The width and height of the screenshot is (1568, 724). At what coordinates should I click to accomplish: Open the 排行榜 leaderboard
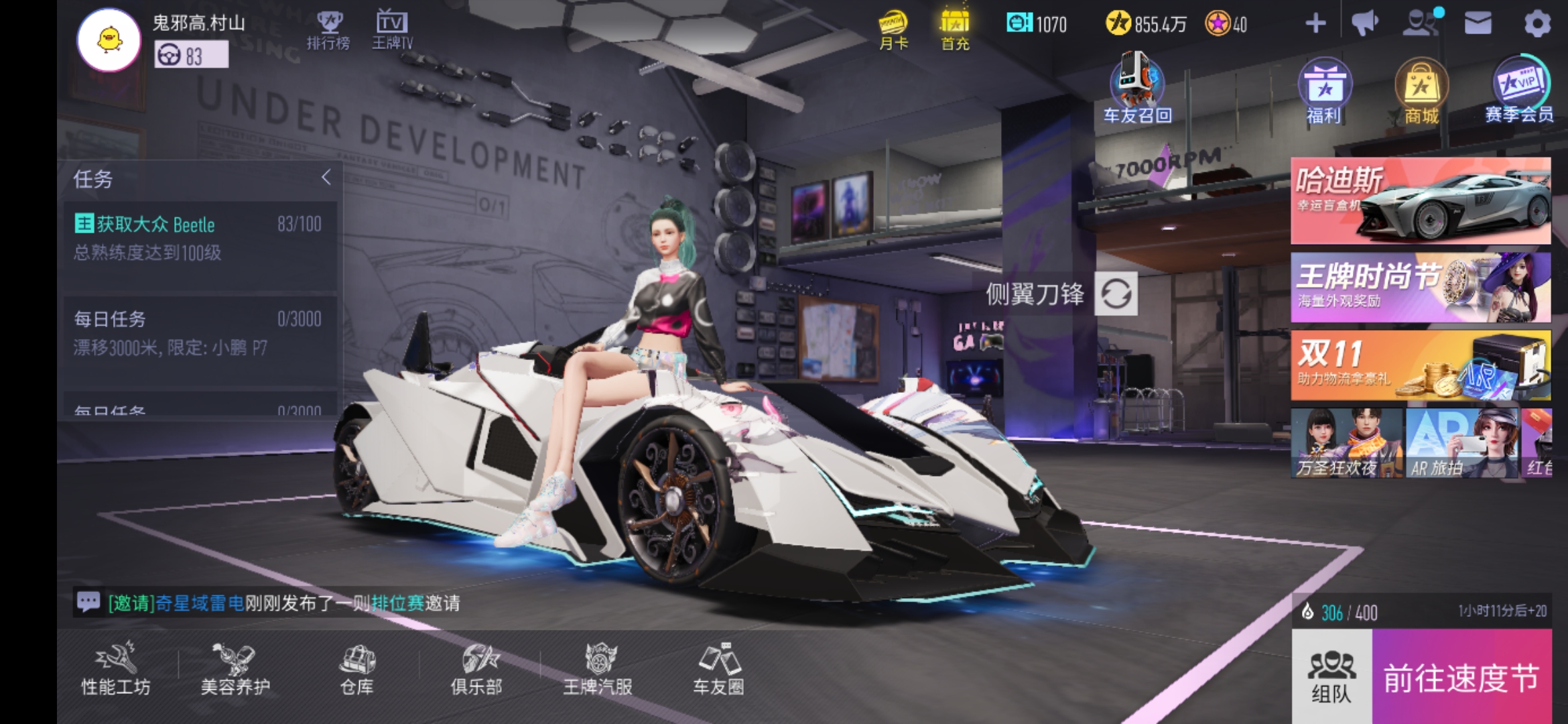point(328,30)
